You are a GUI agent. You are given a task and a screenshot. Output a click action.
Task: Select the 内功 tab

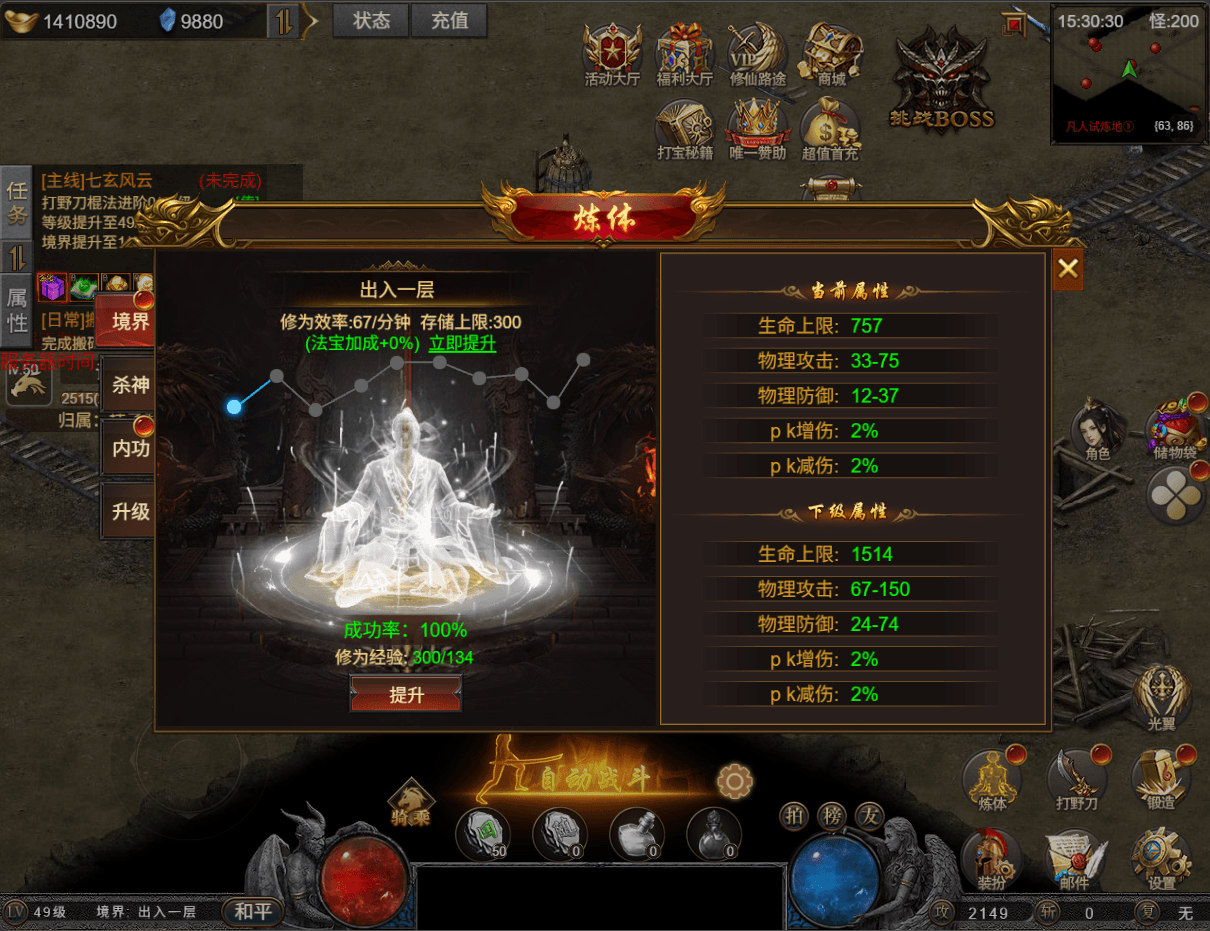(x=130, y=448)
